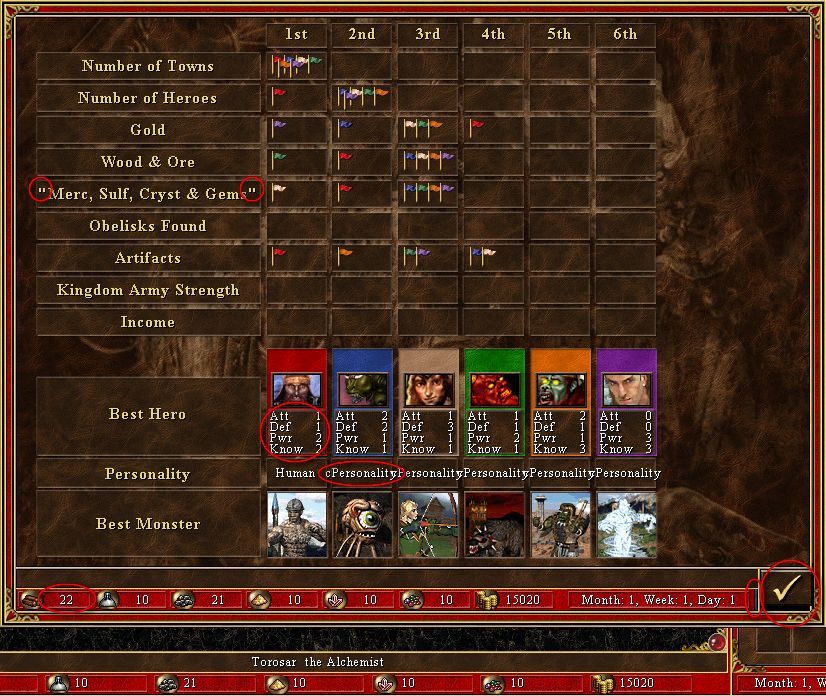Select the blue player's best hero portrait
The image size is (826, 696).
pyautogui.click(x=362, y=390)
